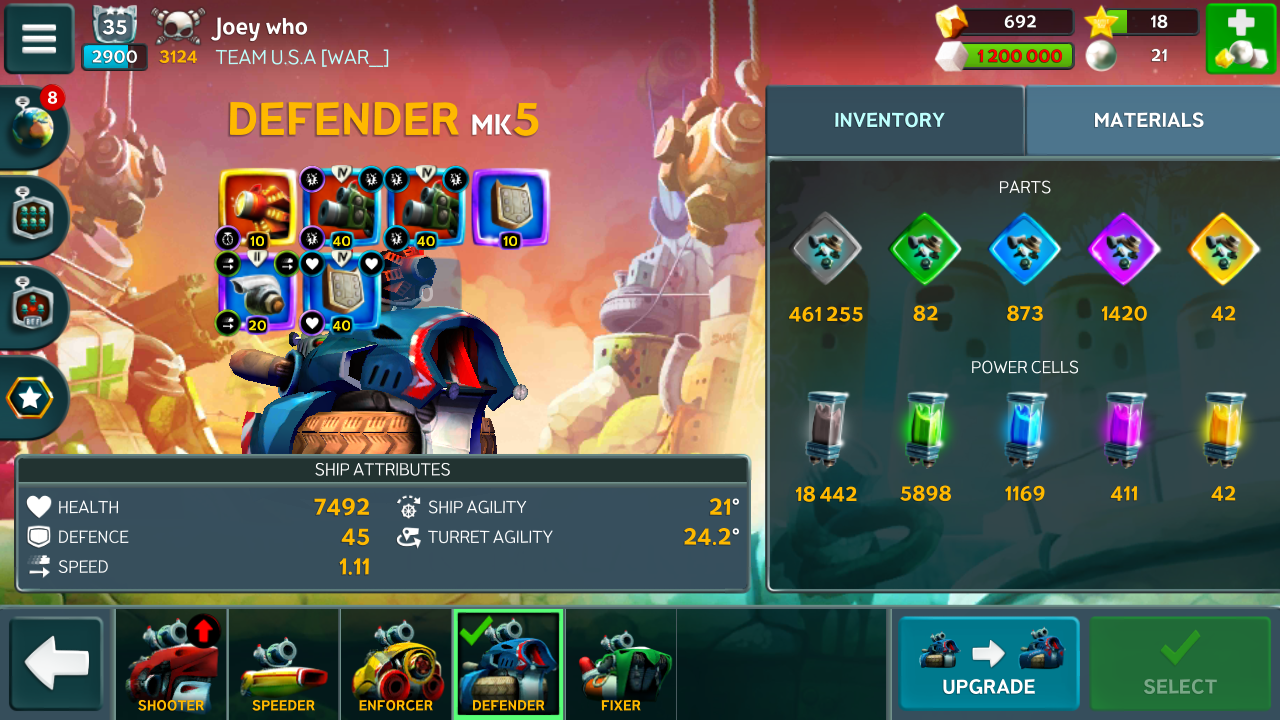
Task: Pick the Speeder ship
Action: [283, 665]
